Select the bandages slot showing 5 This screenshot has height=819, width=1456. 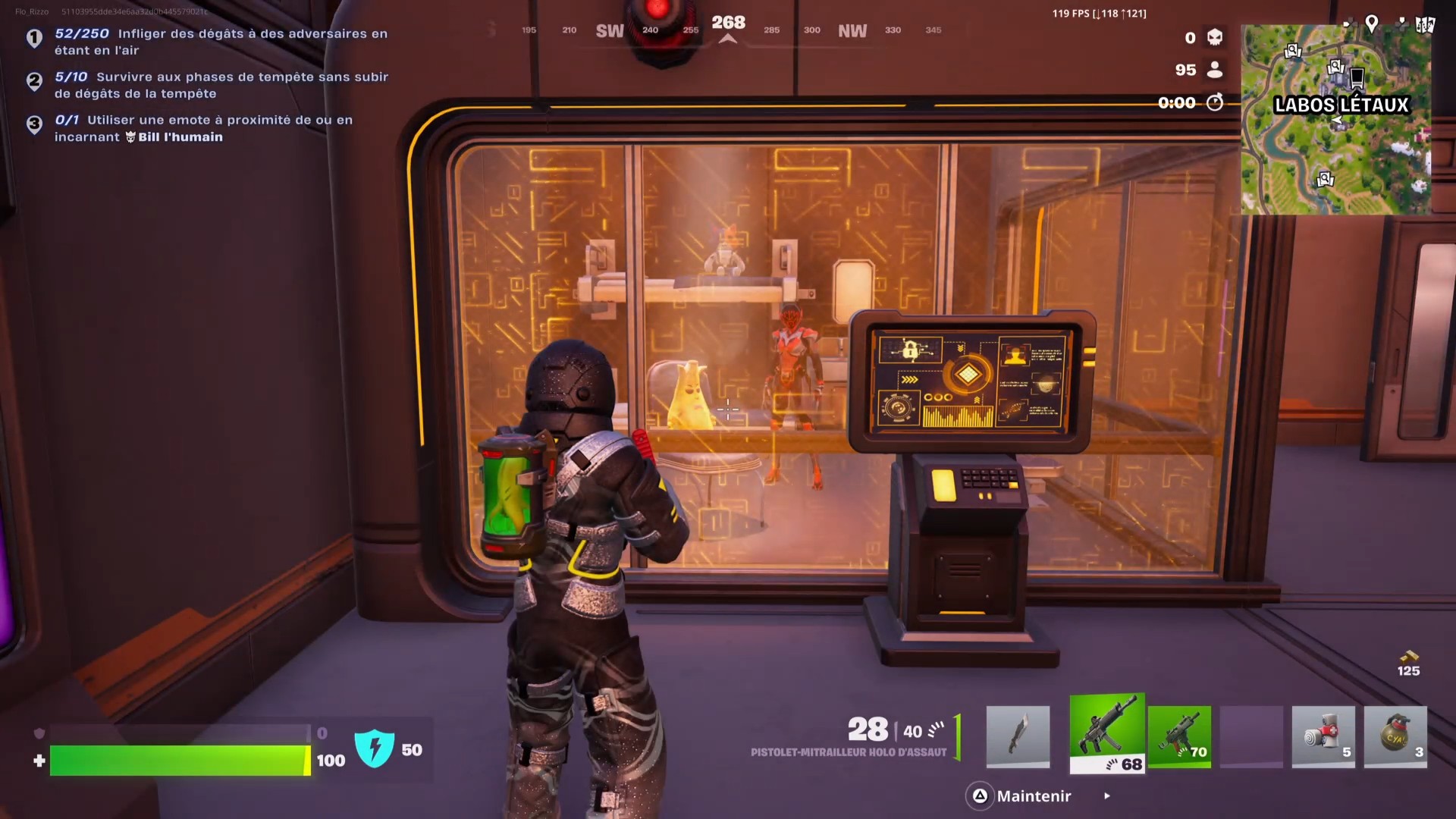(1323, 736)
